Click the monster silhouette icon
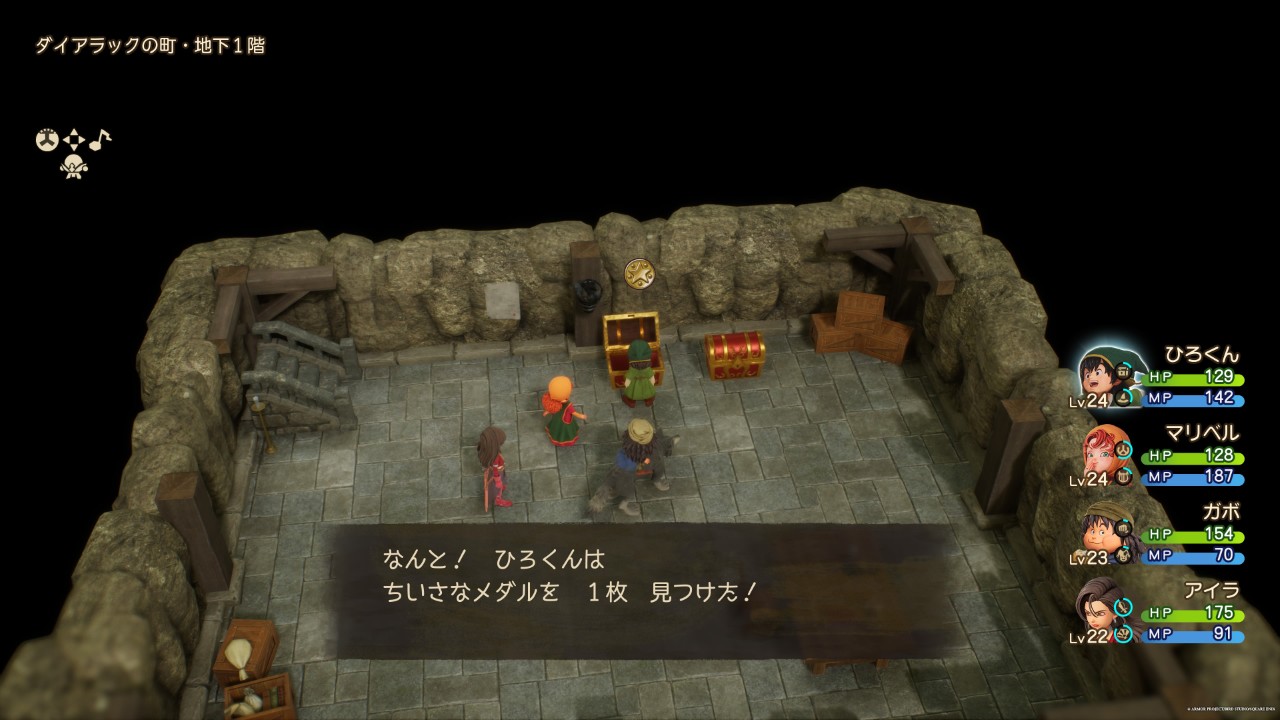 [74, 166]
